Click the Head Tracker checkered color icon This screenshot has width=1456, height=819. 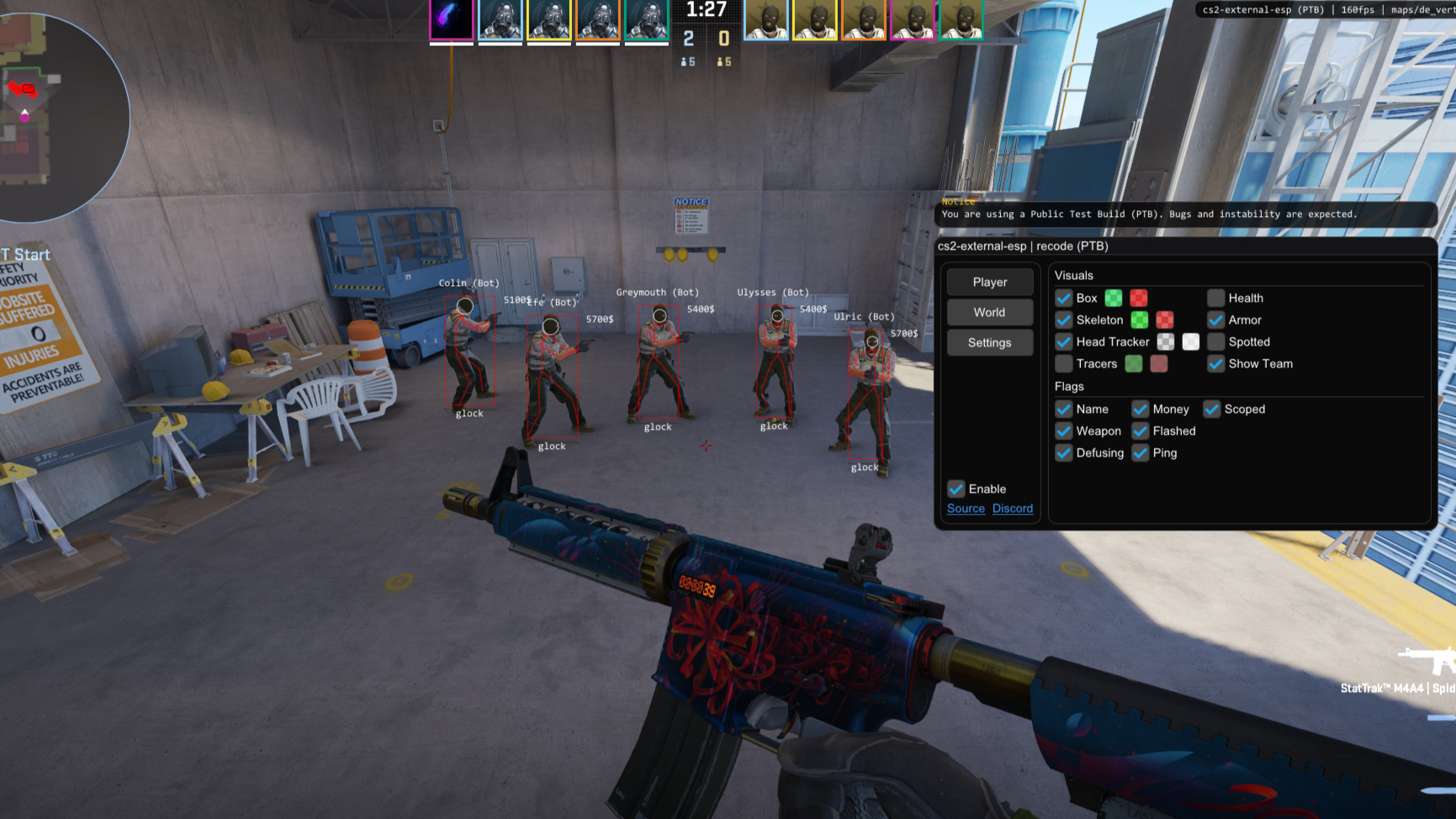coord(1166,341)
